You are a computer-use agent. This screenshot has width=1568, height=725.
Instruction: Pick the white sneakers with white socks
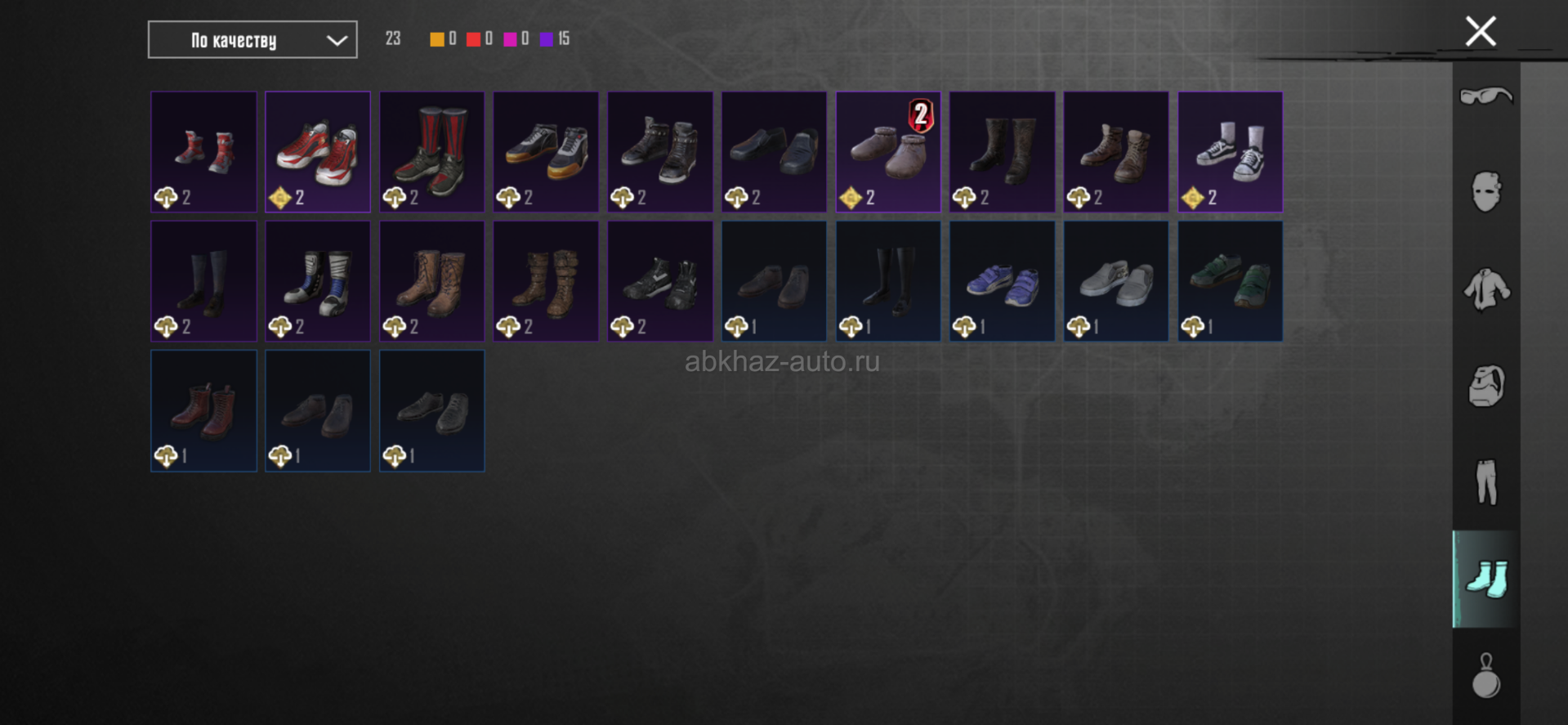(1230, 152)
